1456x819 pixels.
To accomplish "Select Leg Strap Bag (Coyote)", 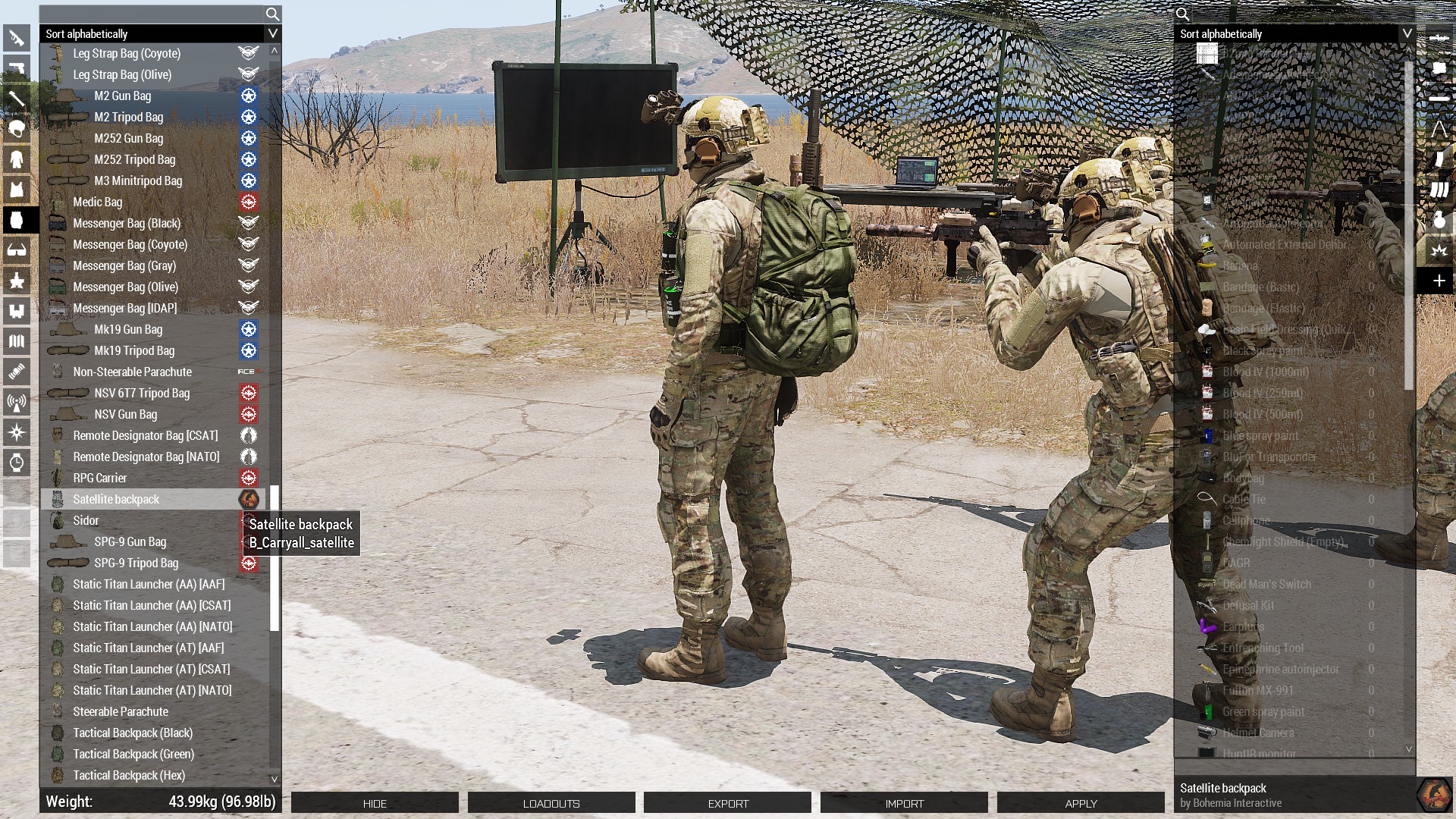I will pyautogui.click(x=127, y=53).
